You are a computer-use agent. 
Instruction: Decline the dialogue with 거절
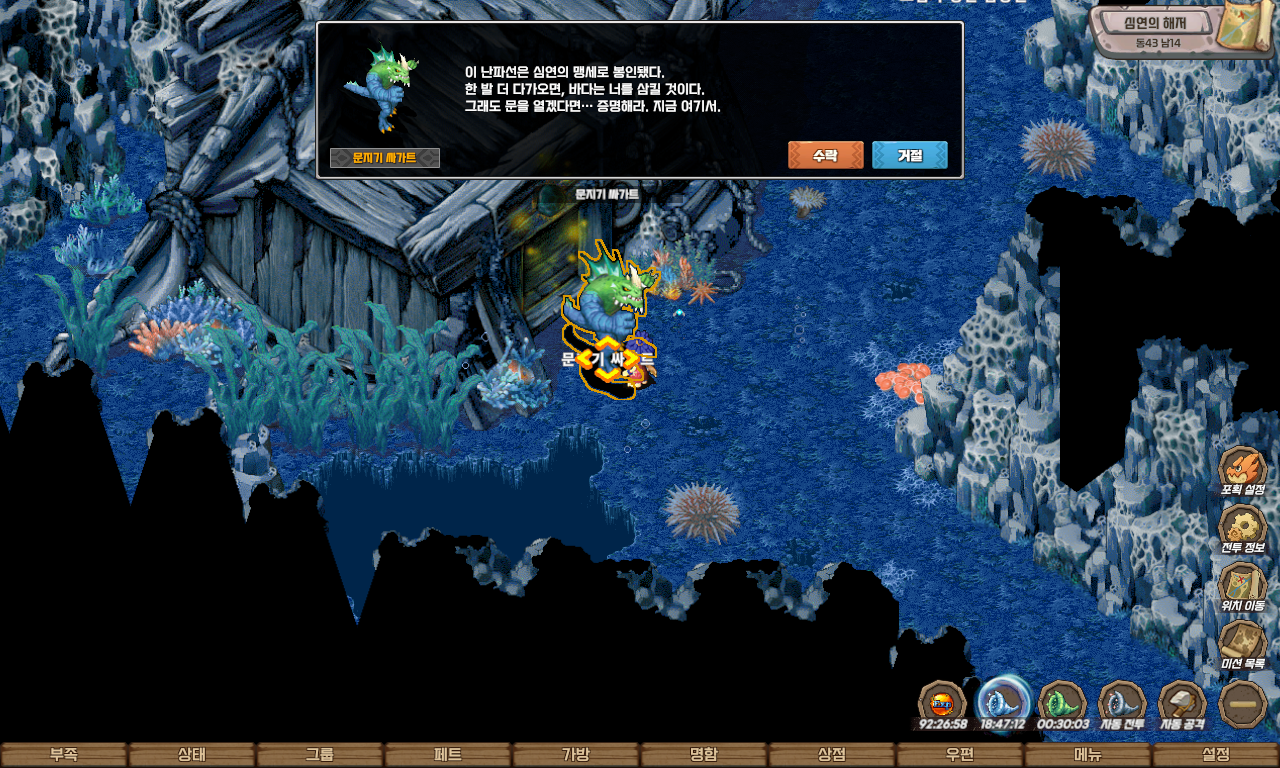[x=909, y=155]
